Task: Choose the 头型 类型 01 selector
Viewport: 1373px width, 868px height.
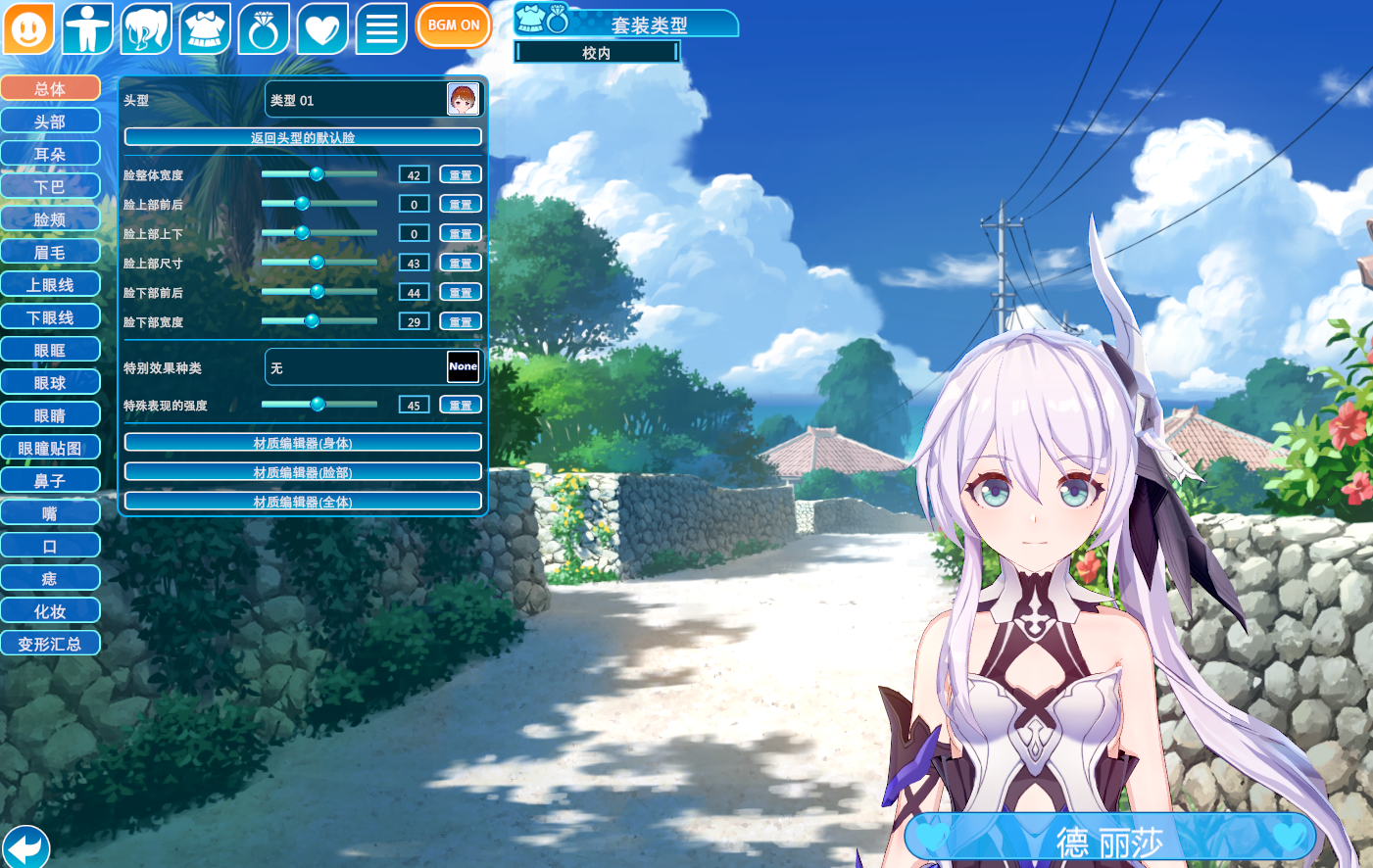Action: click(373, 100)
